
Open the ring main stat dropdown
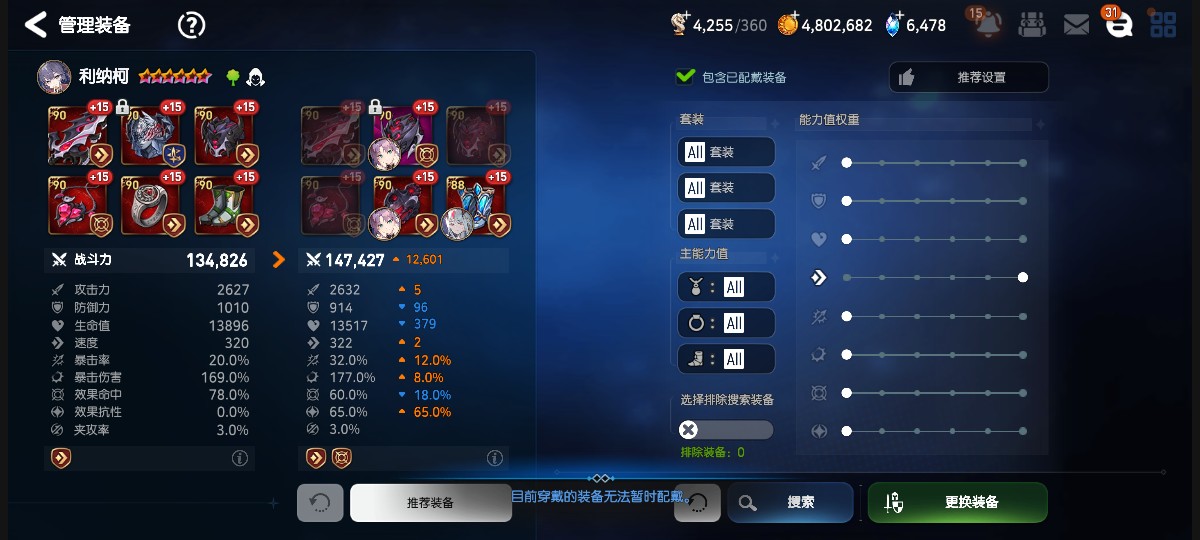pyautogui.click(x=726, y=323)
